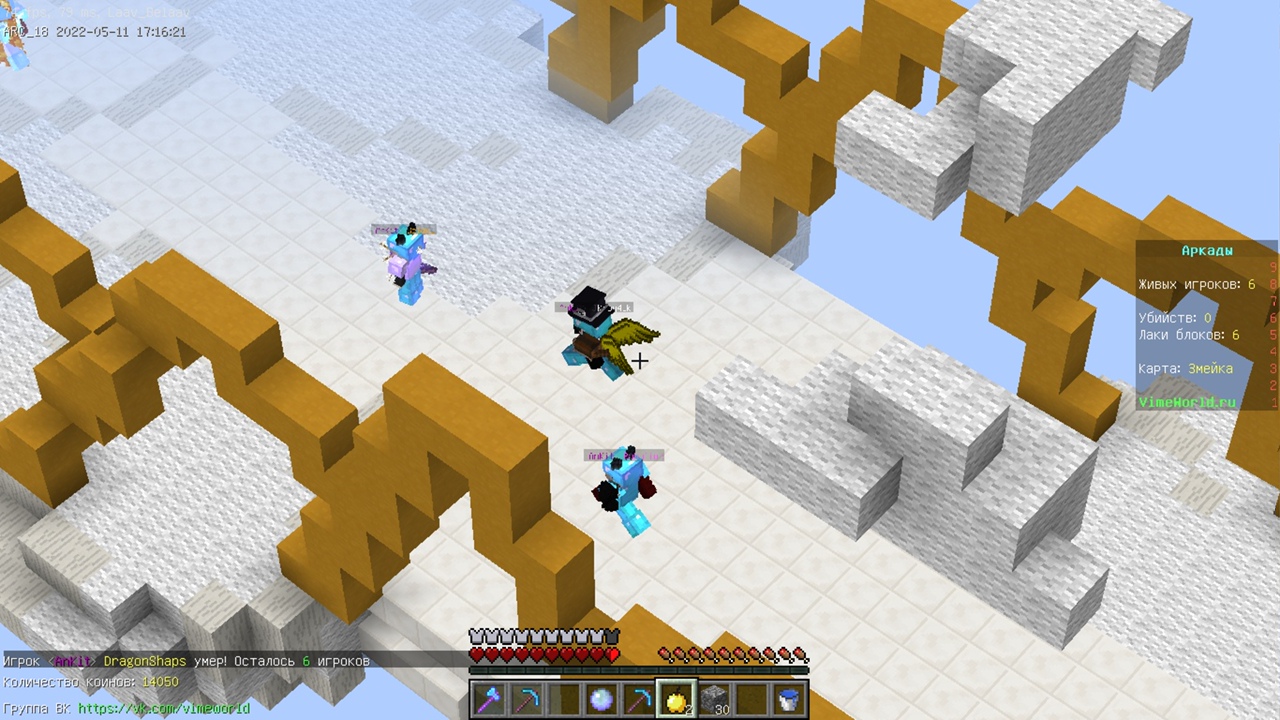Click the Аркады scoreboard title
Screen dimensions: 1280x720
point(1207,250)
